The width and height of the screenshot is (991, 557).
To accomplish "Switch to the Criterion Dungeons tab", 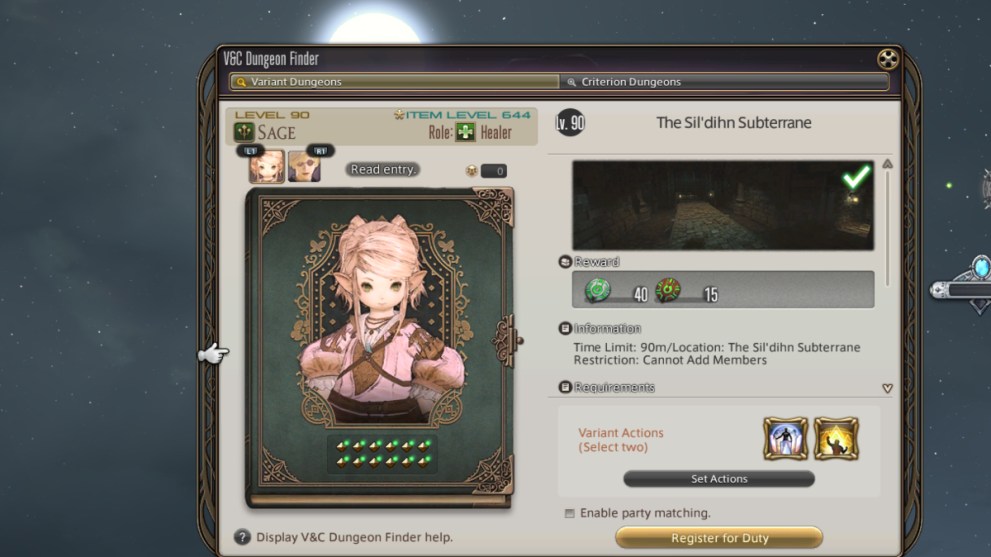I will 724,82.
